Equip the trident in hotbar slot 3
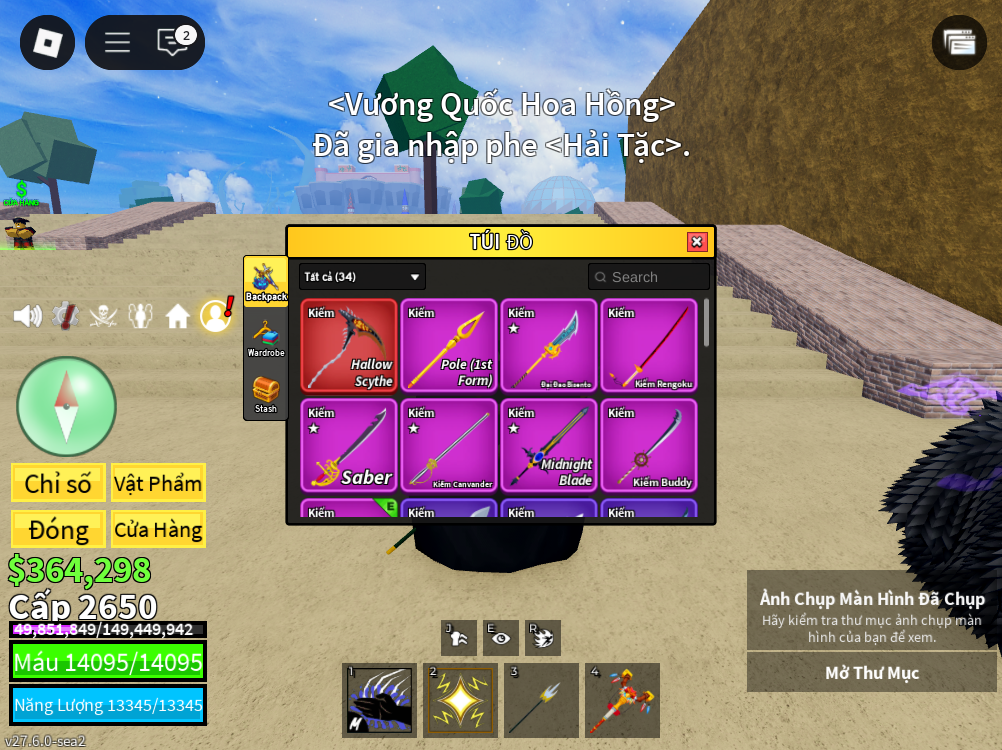1002x750 pixels. click(541, 700)
